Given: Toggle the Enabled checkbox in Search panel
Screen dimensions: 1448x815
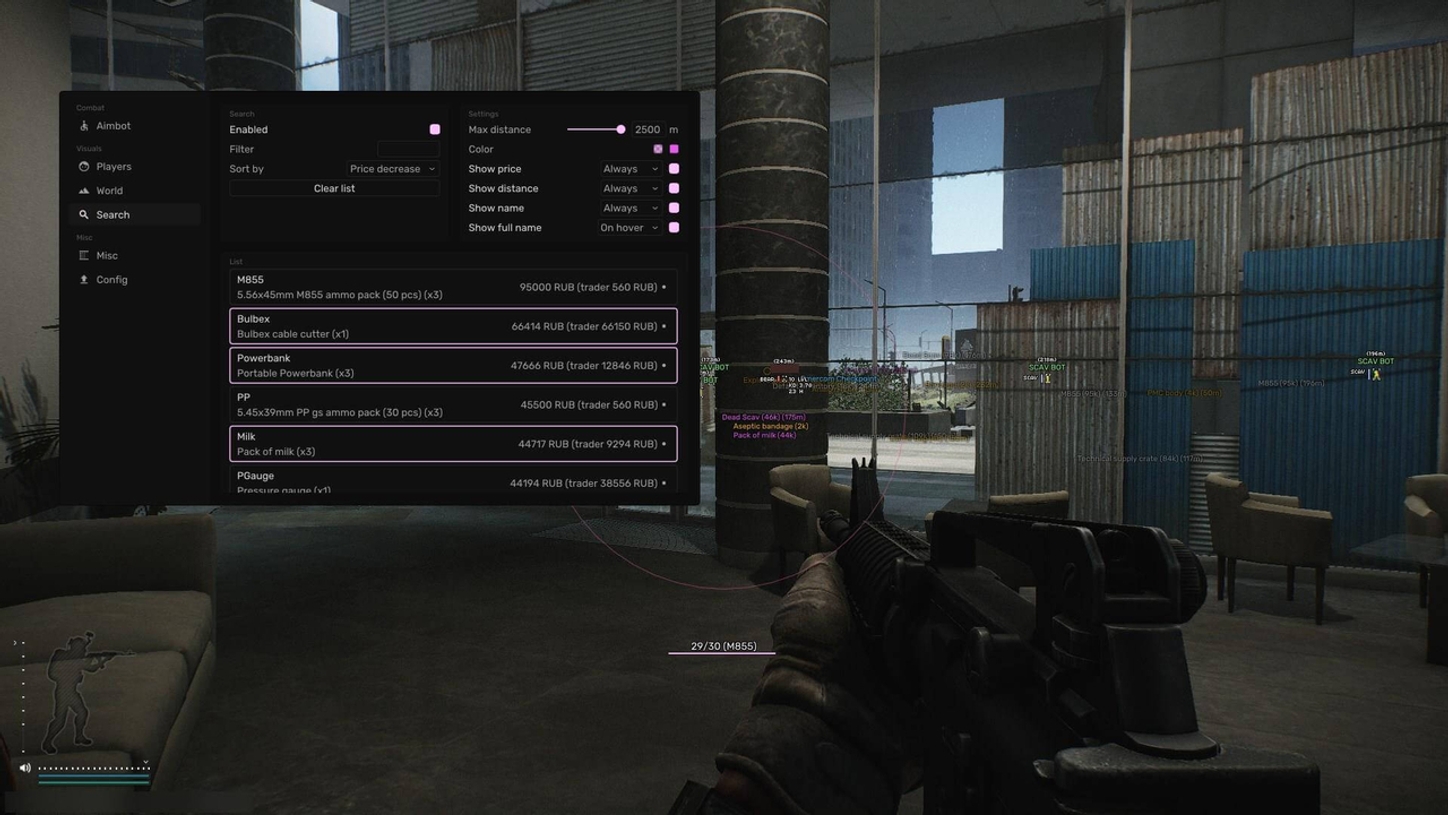Looking at the screenshot, I should coord(435,129).
